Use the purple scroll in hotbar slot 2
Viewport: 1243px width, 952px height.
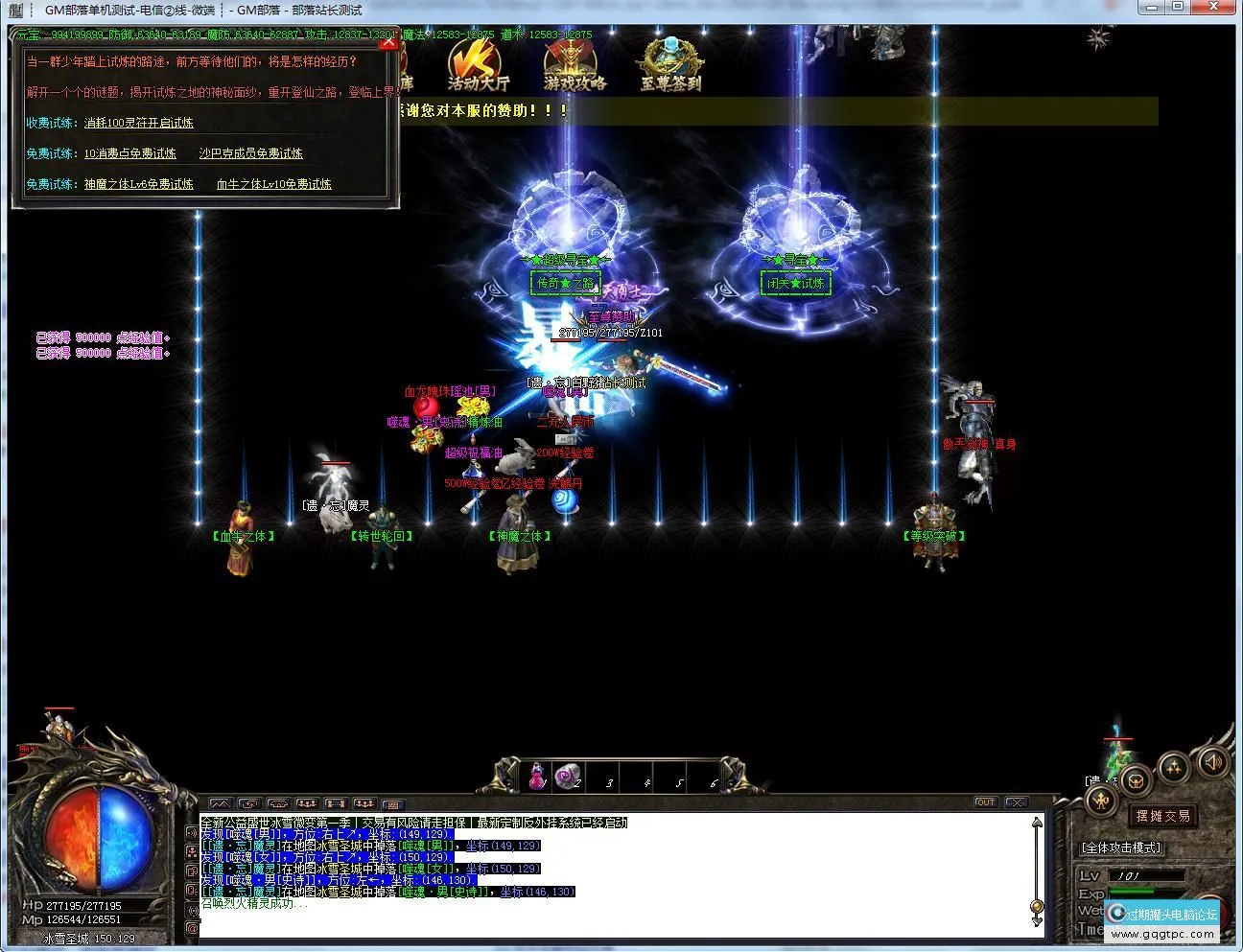[x=569, y=775]
